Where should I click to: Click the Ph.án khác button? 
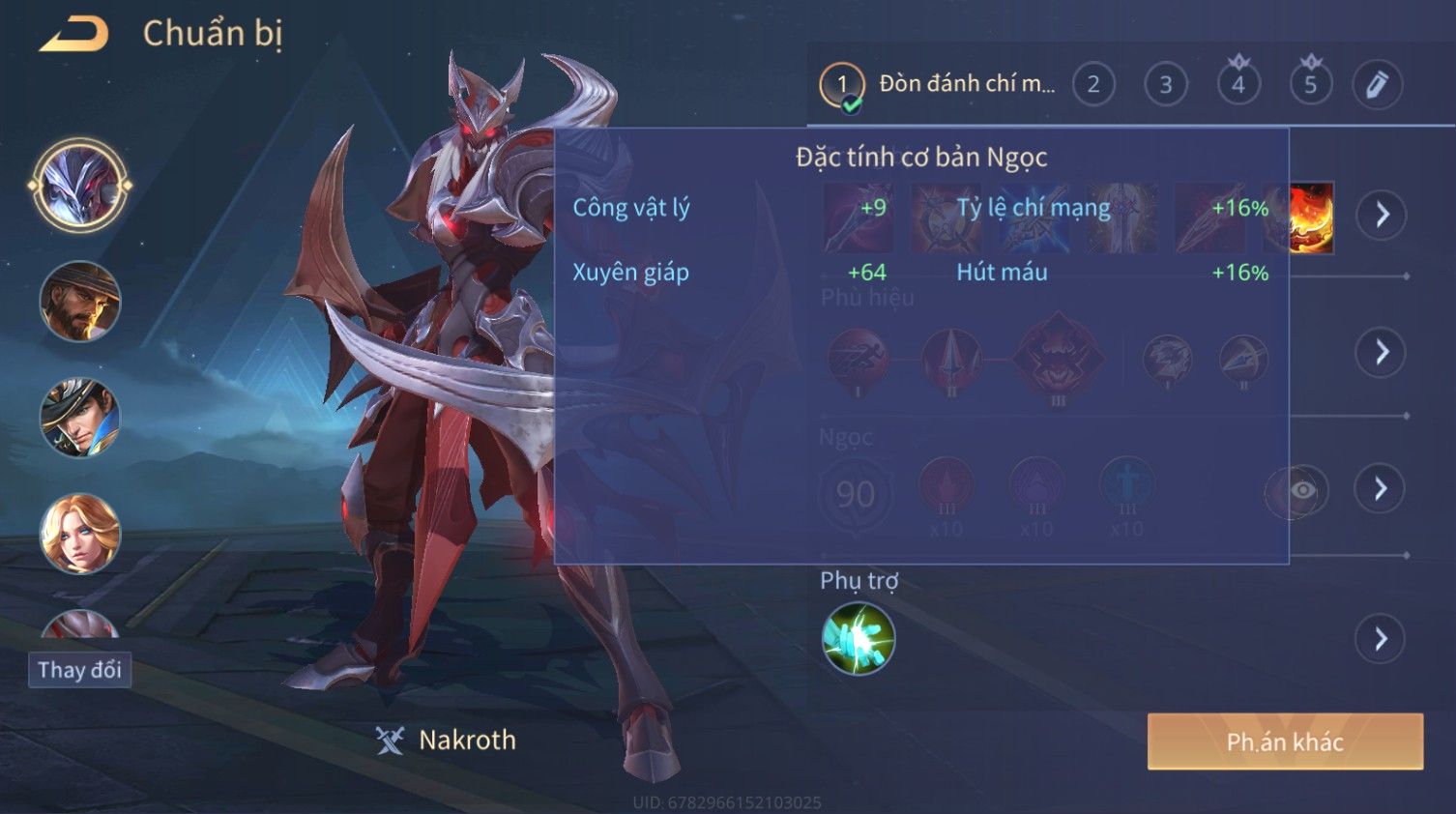(1285, 741)
